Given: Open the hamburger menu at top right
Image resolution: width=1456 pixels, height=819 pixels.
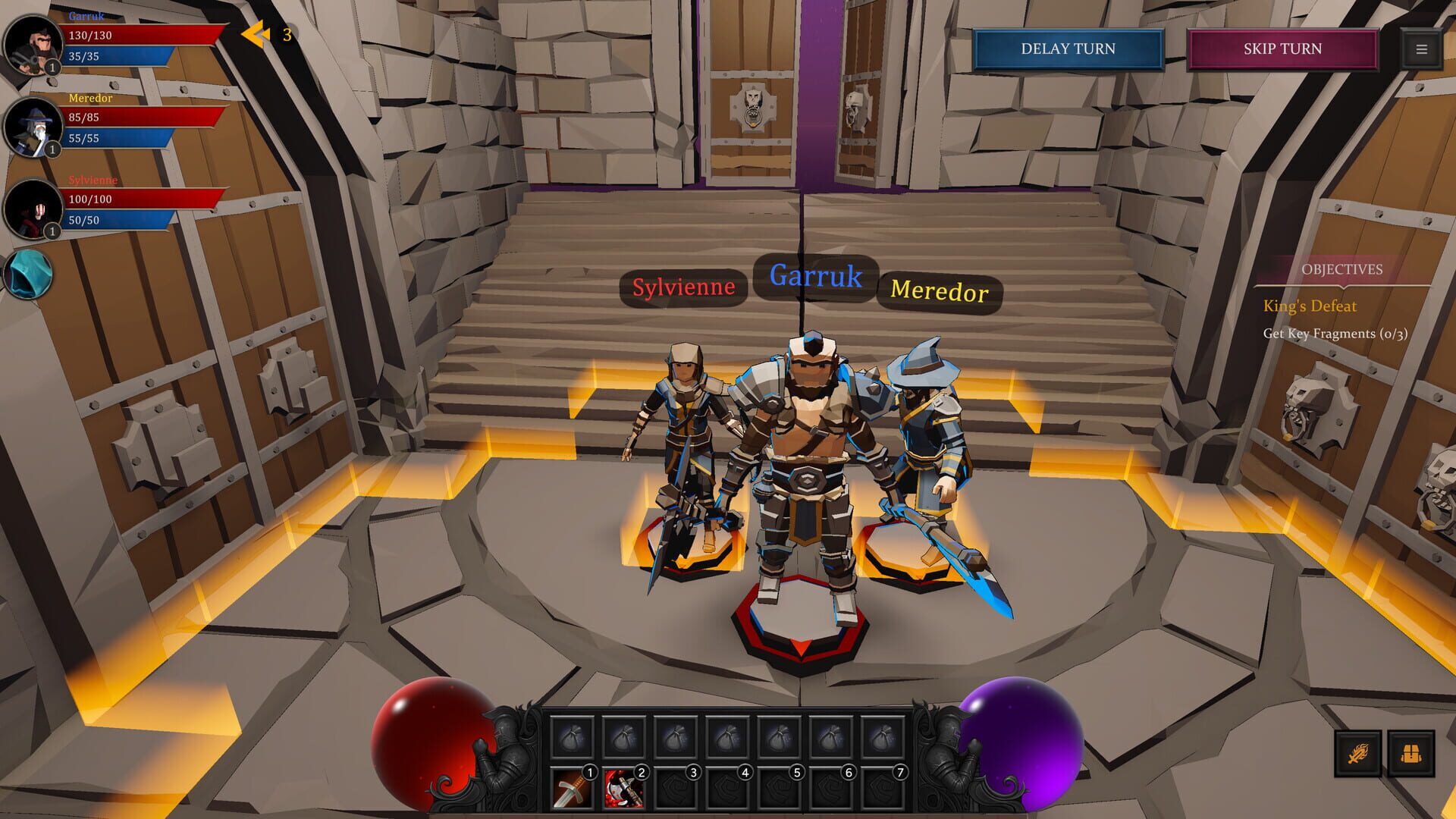Looking at the screenshot, I should (x=1420, y=49).
